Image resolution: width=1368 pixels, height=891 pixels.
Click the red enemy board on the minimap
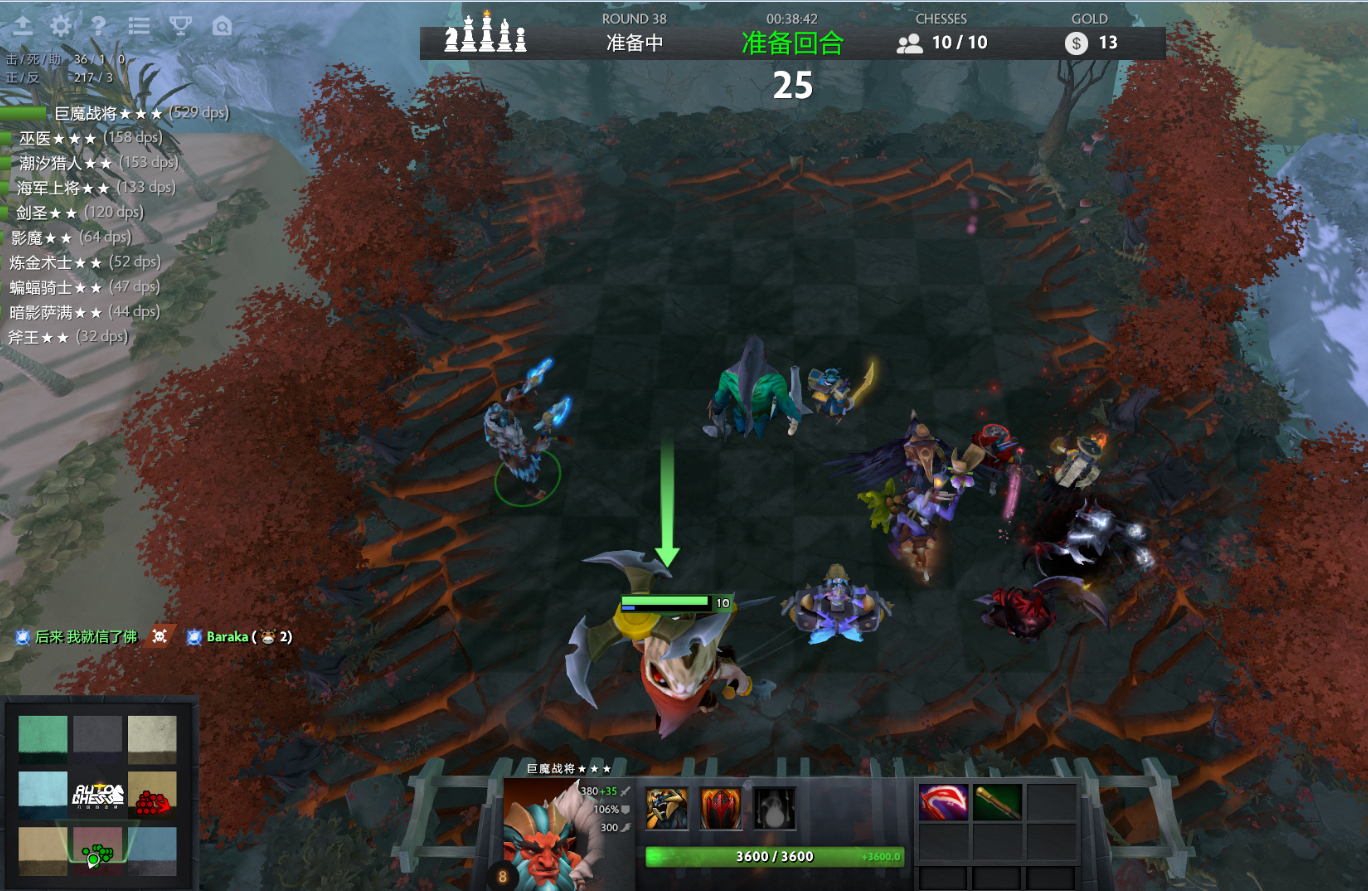coord(152,795)
